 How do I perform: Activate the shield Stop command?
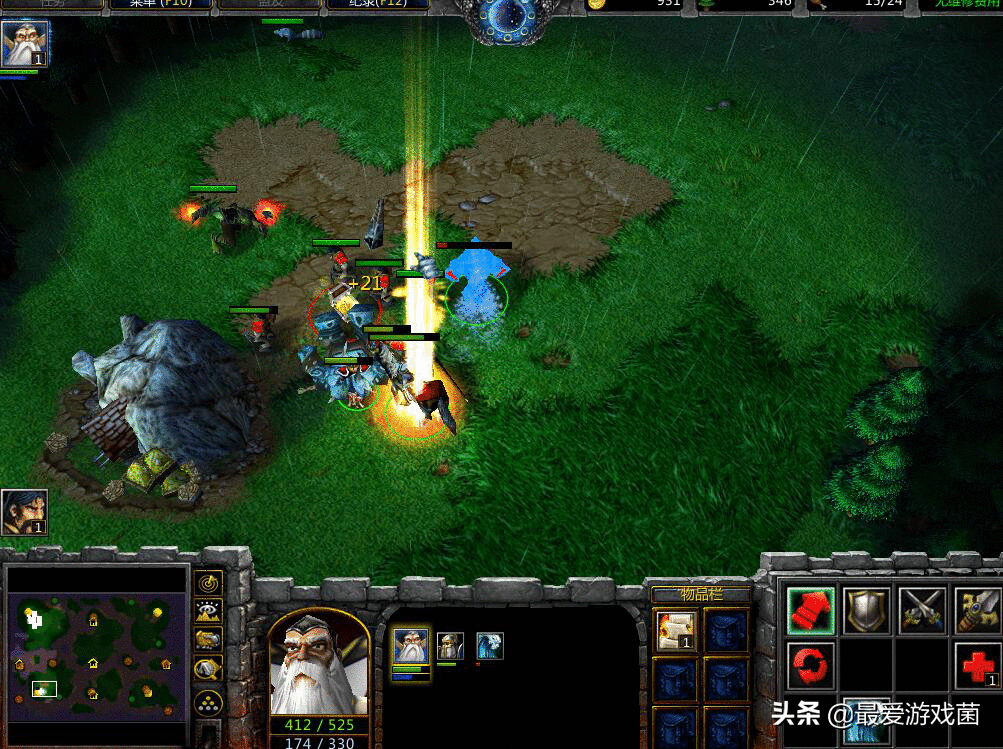(x=866, y=609)
